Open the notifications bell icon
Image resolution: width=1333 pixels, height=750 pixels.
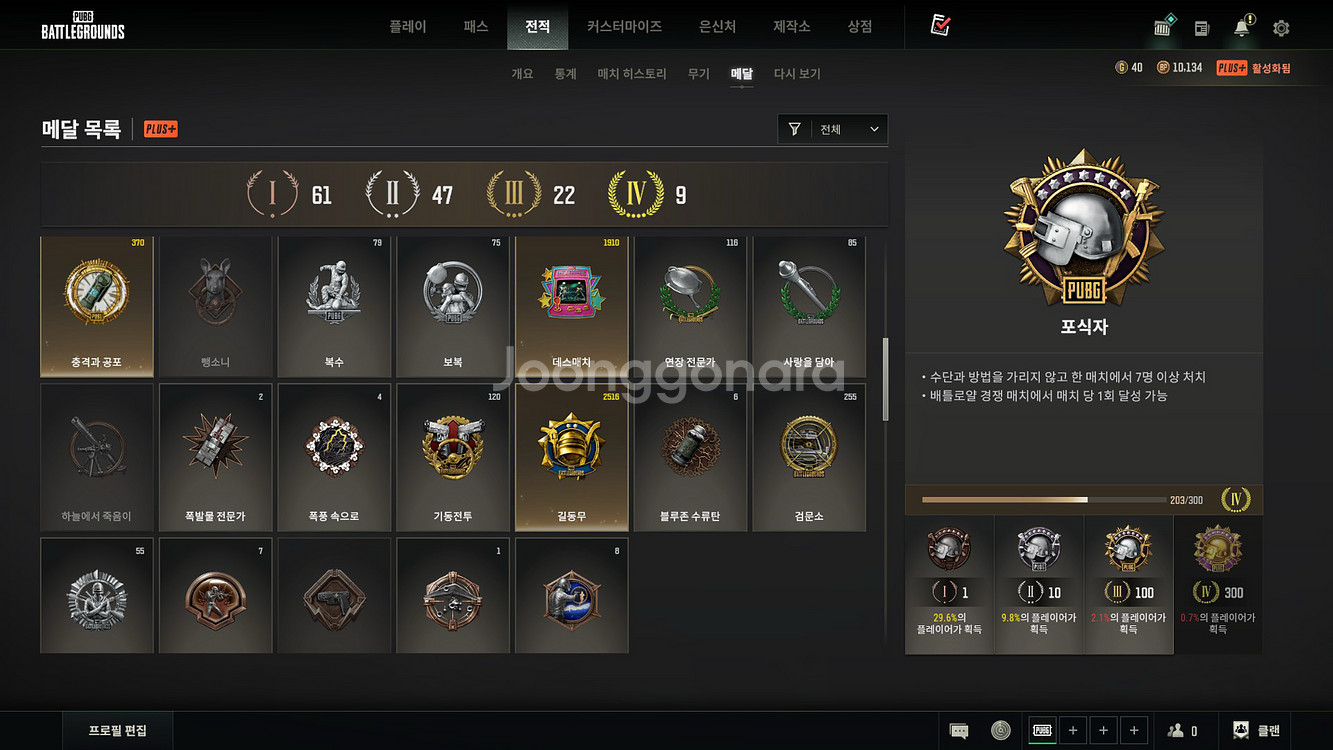(1243, 28)
